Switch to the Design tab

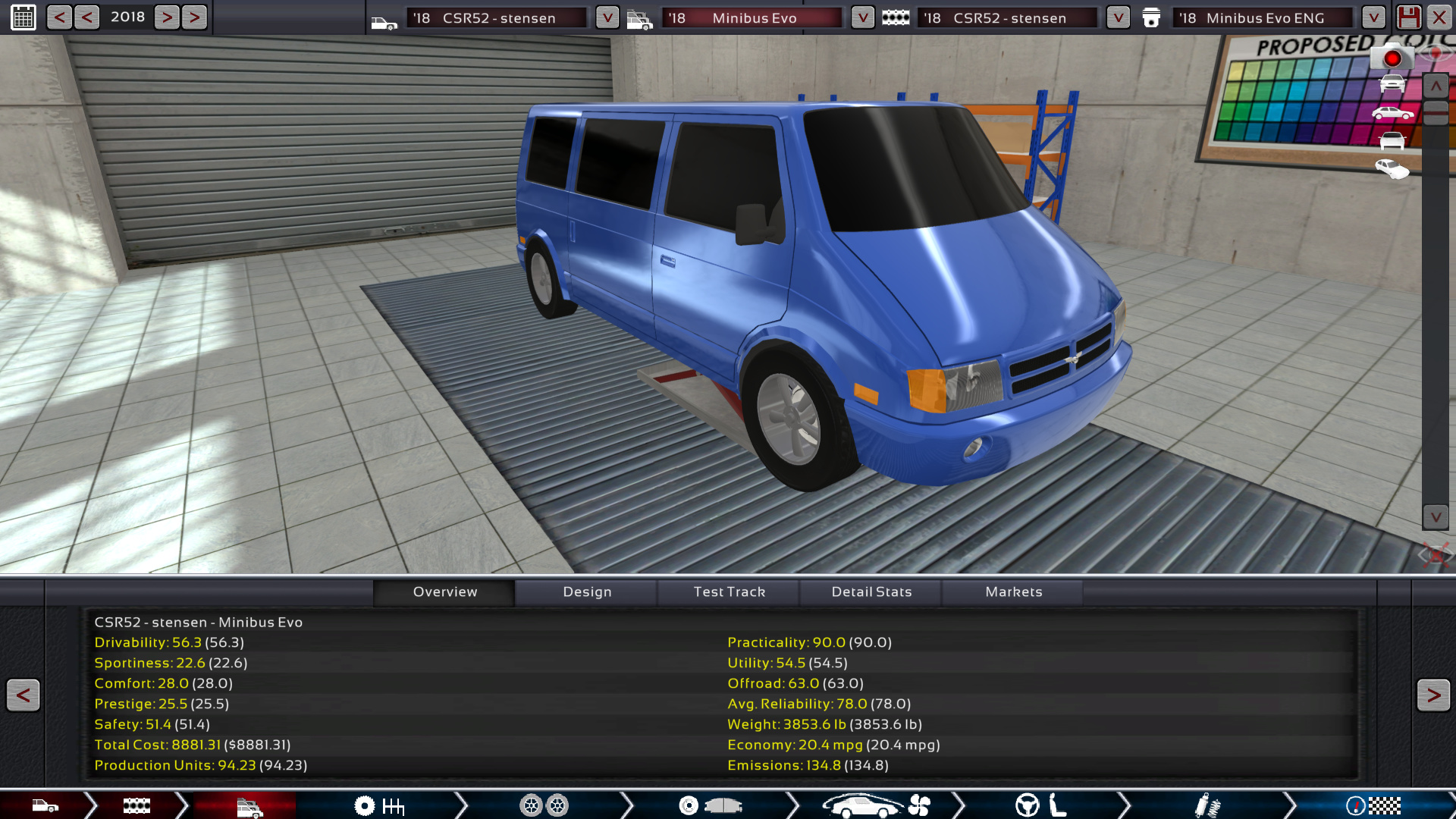coord(587,591)
